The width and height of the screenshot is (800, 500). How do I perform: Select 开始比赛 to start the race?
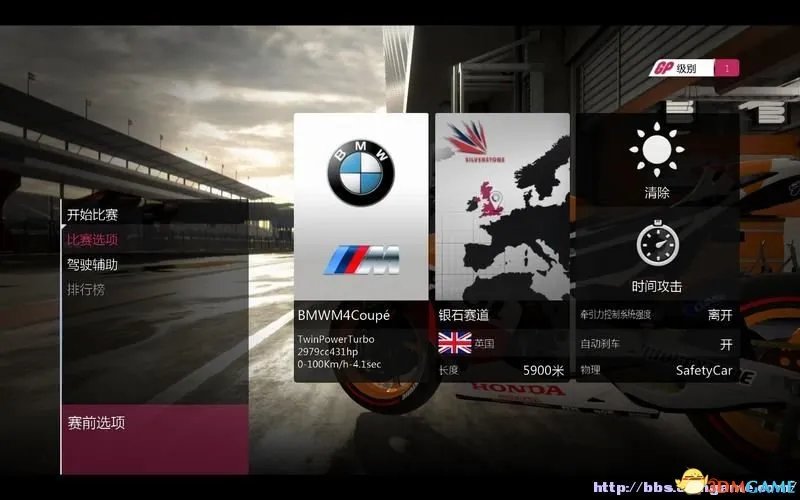coord(93,215)
